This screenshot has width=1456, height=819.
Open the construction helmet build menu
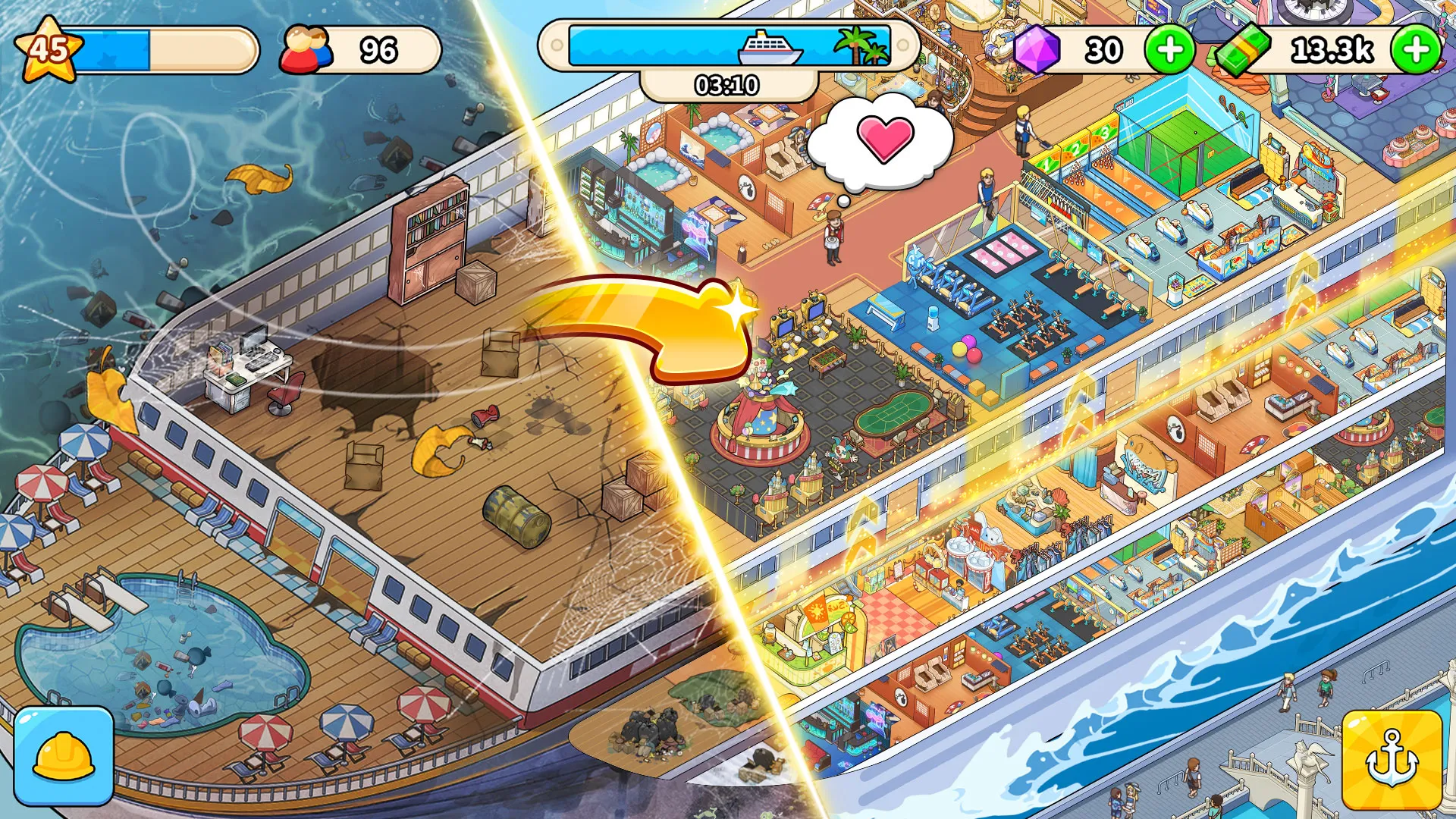[x=64, y=755]
